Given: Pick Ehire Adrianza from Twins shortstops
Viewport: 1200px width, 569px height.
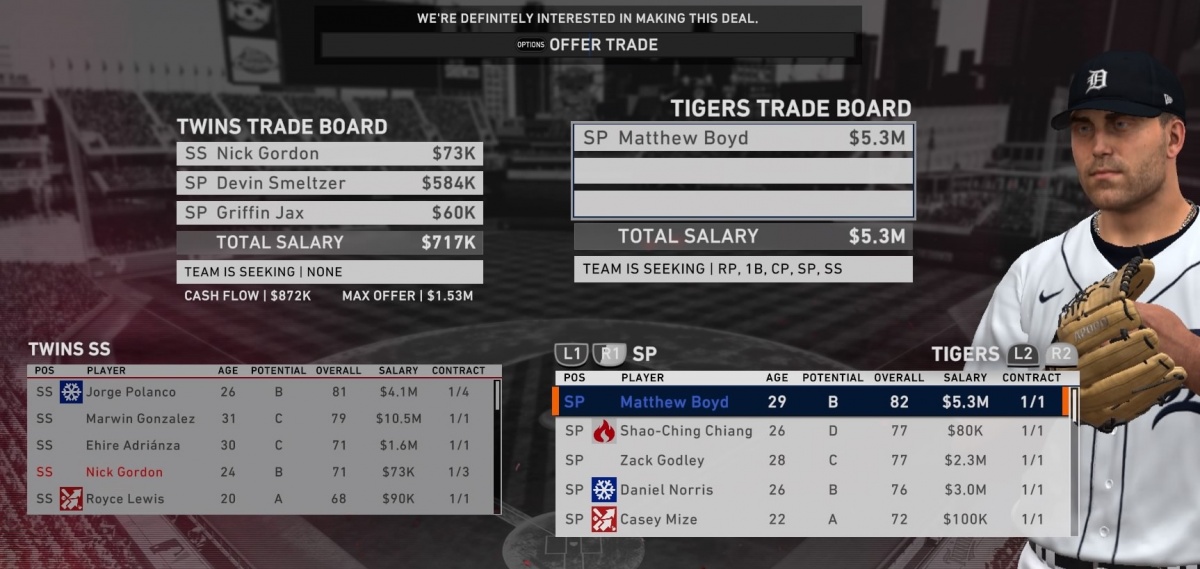Looking at the screenshot, I should click(260, 445).
